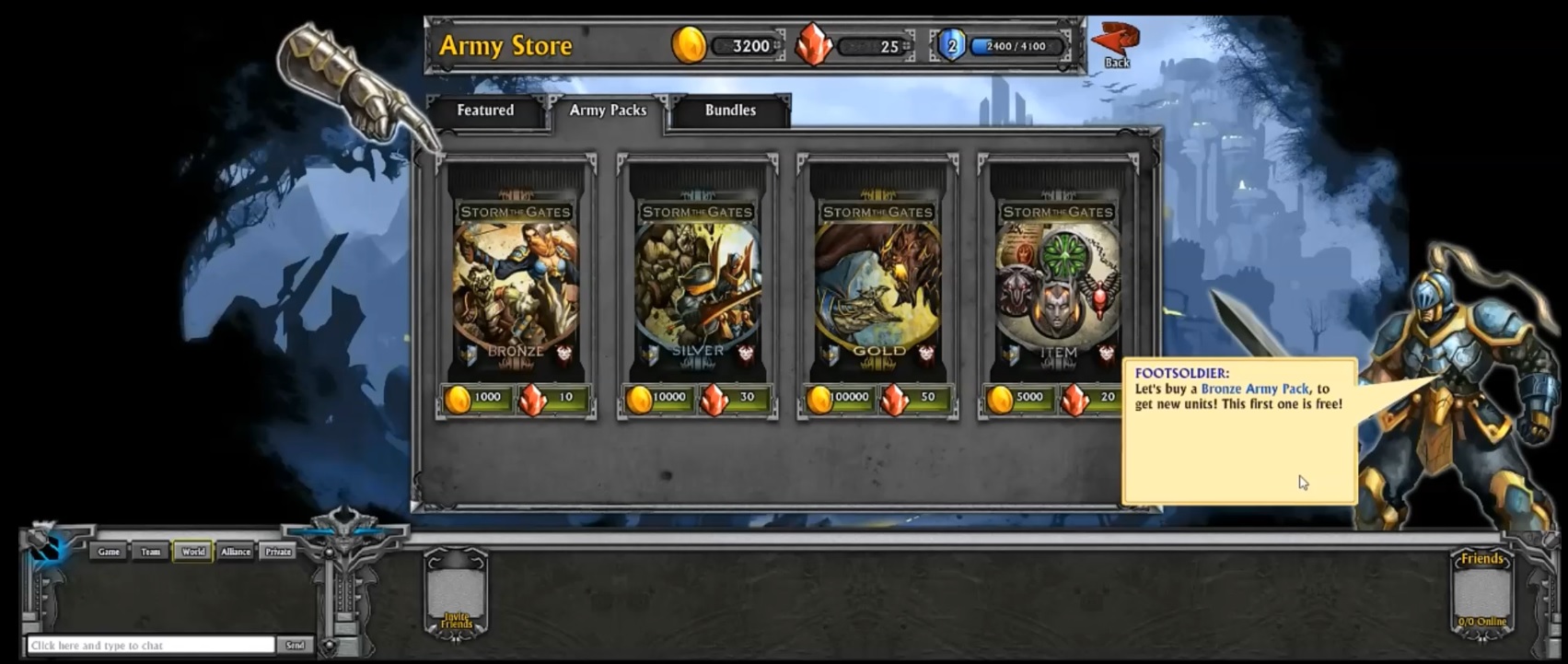Open the Invite Friends slot

pos(456,594)
